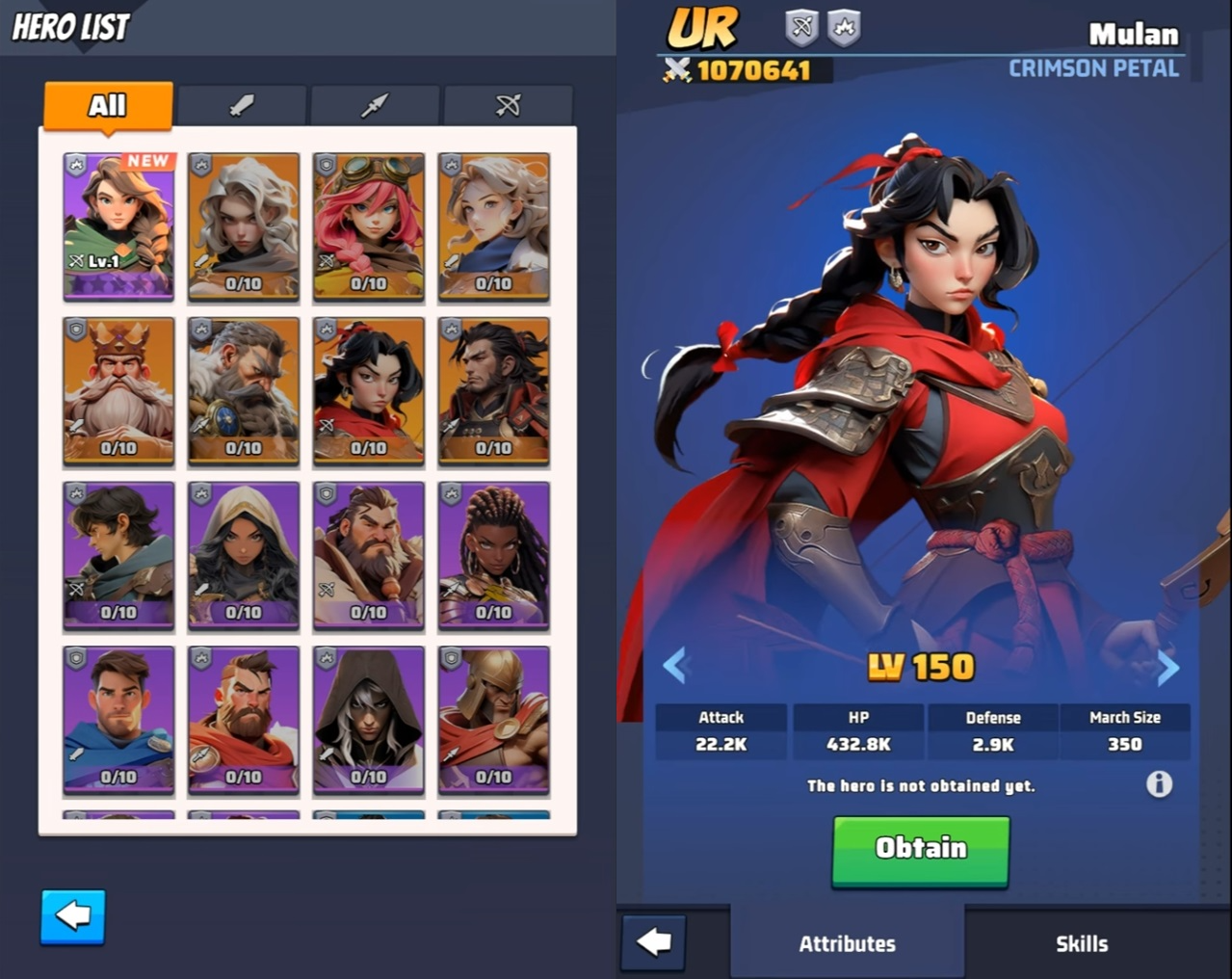
Task: Open the braided-hair woman hero card
Action: click(x=494, y=555)
